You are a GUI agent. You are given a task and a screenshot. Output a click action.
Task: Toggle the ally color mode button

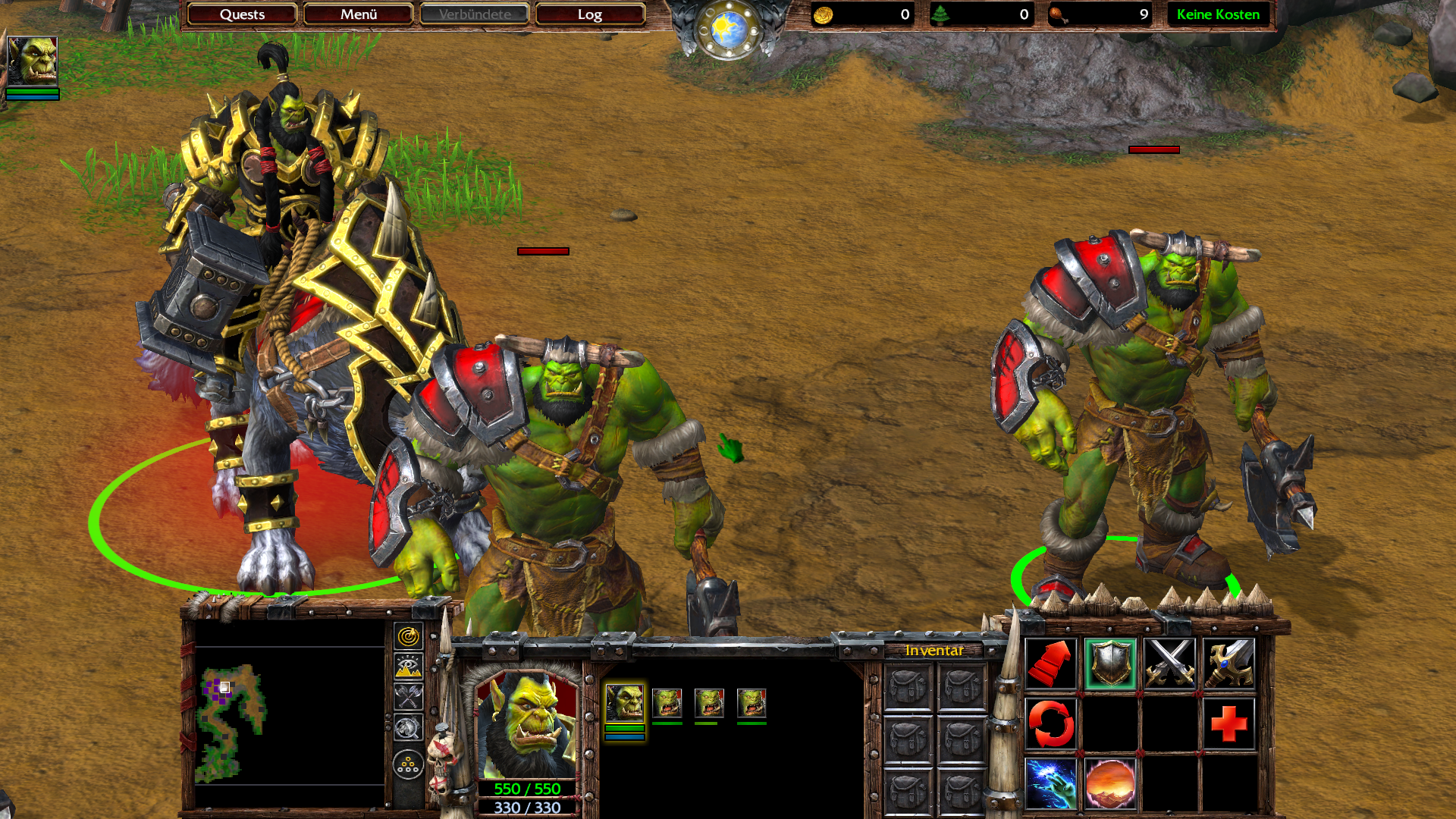(x=408, y=697)
